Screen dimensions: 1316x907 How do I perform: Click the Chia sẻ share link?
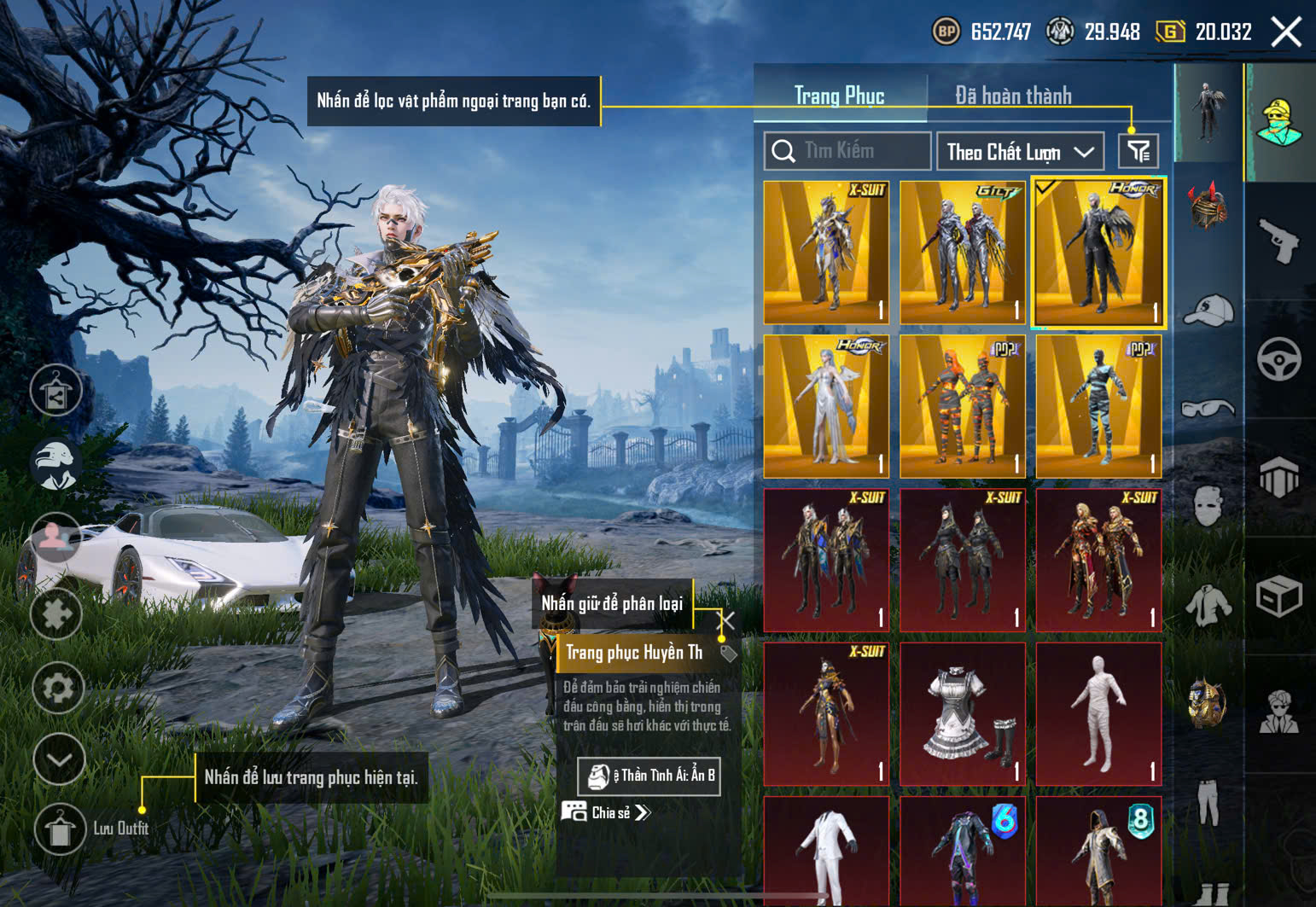[608, 812]
